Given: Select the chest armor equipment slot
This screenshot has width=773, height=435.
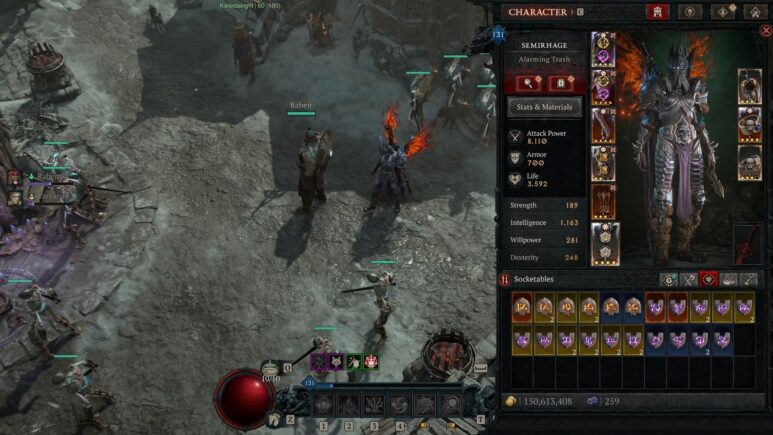Looking at the screenshot, I should pyautogui.click(x=603, y=86).
